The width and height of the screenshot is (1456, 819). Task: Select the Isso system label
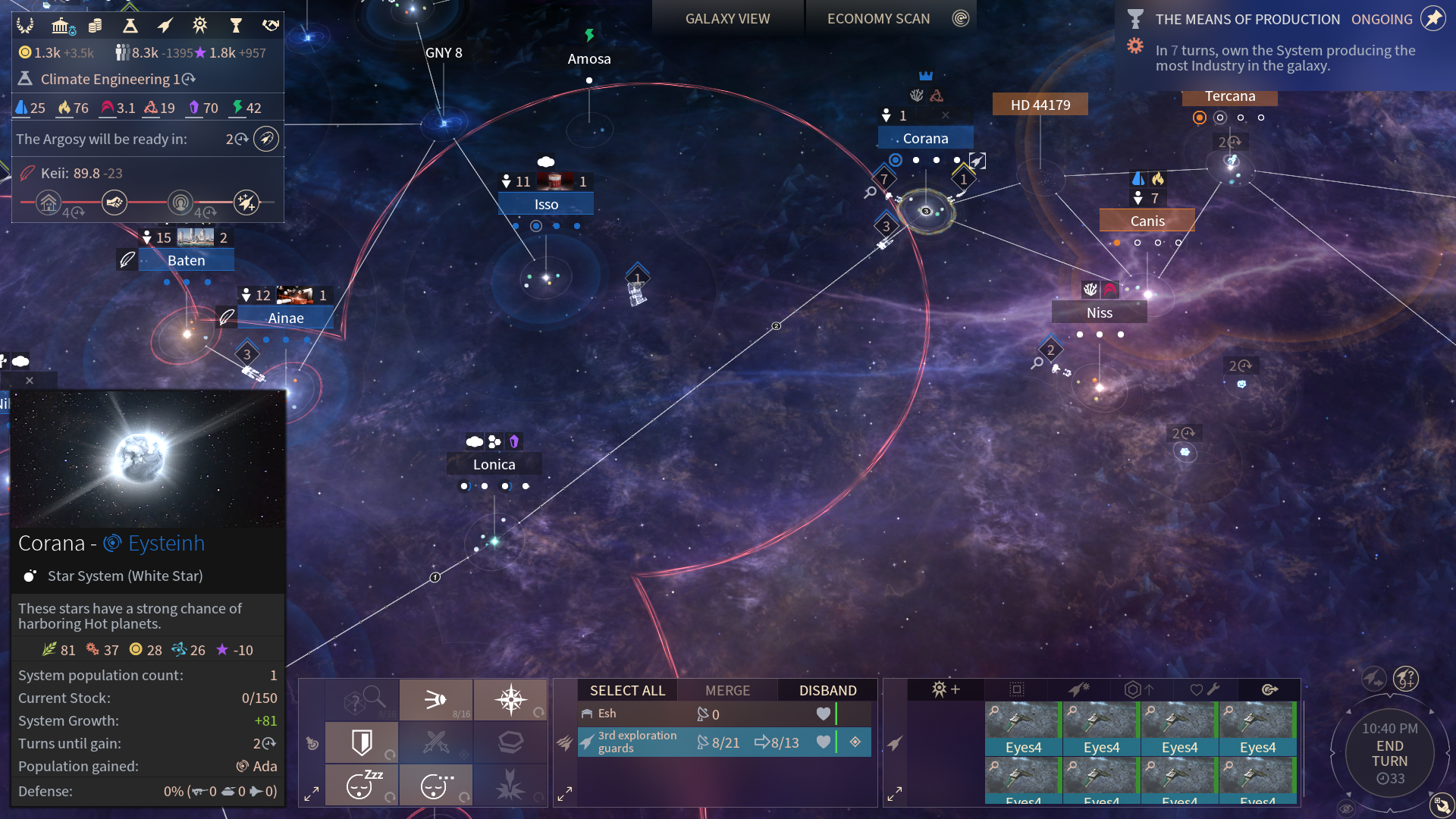tap(546, 205)
